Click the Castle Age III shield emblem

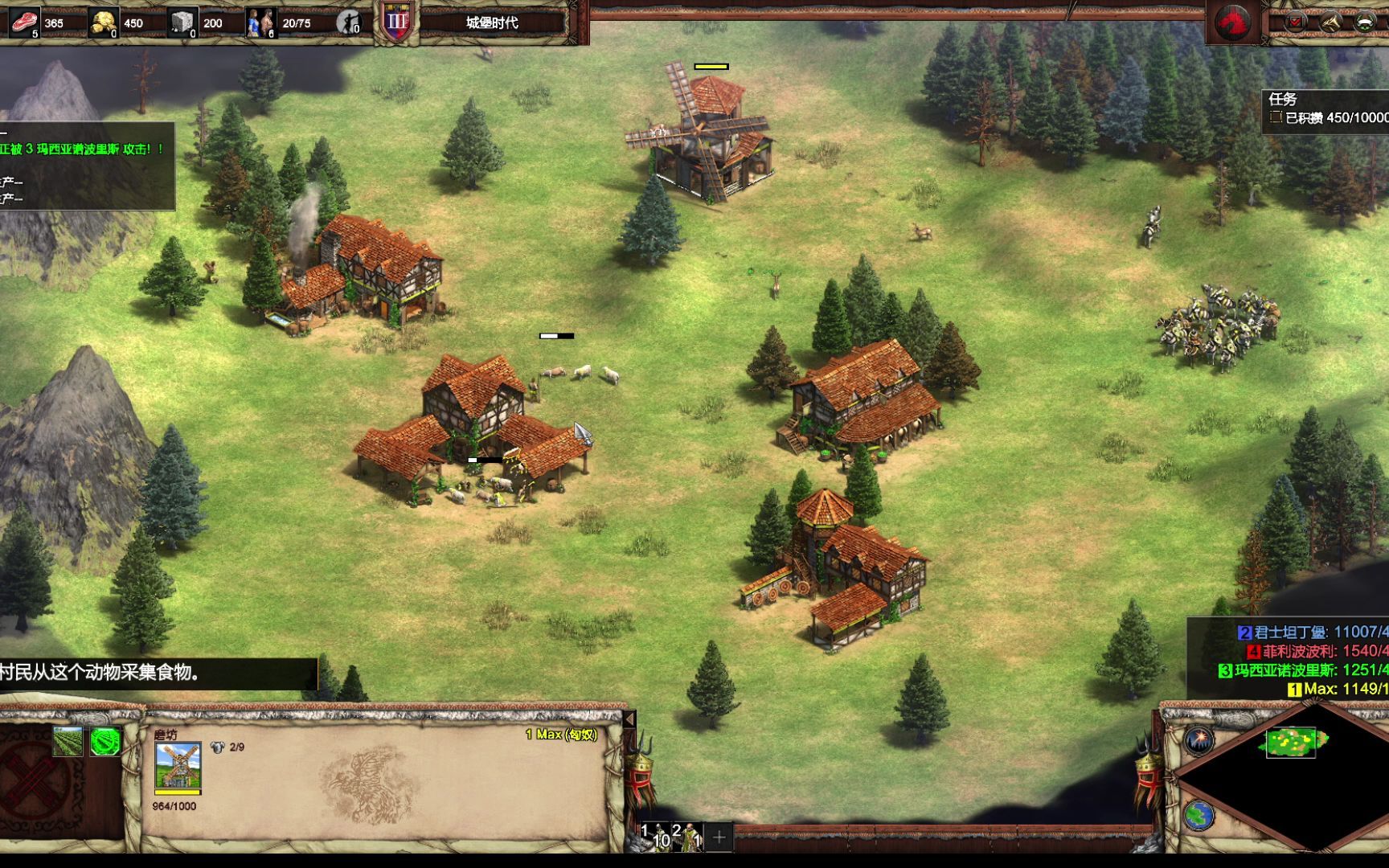pos(397,23)
